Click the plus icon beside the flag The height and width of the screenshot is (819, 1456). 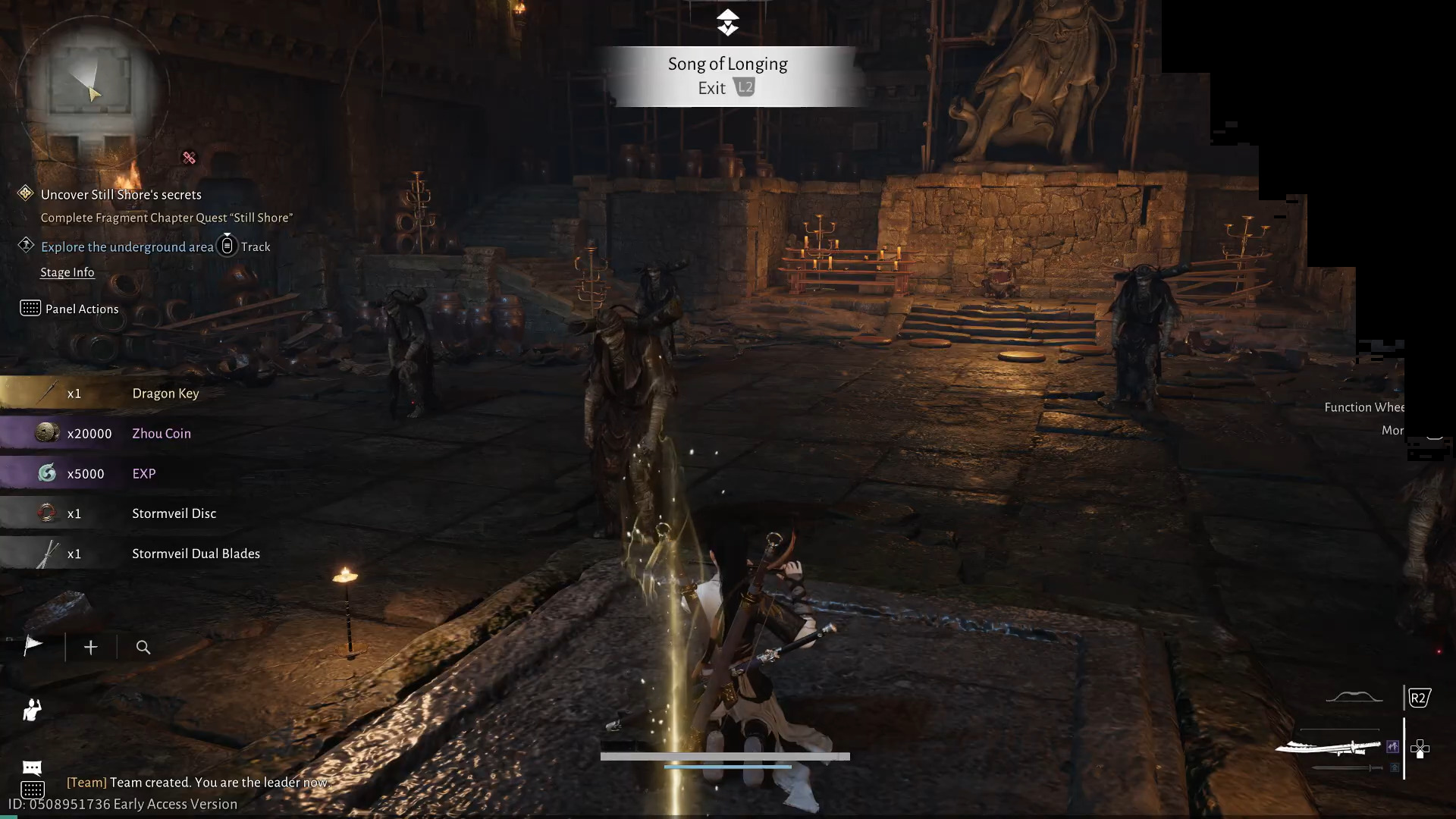pos(91,647)
